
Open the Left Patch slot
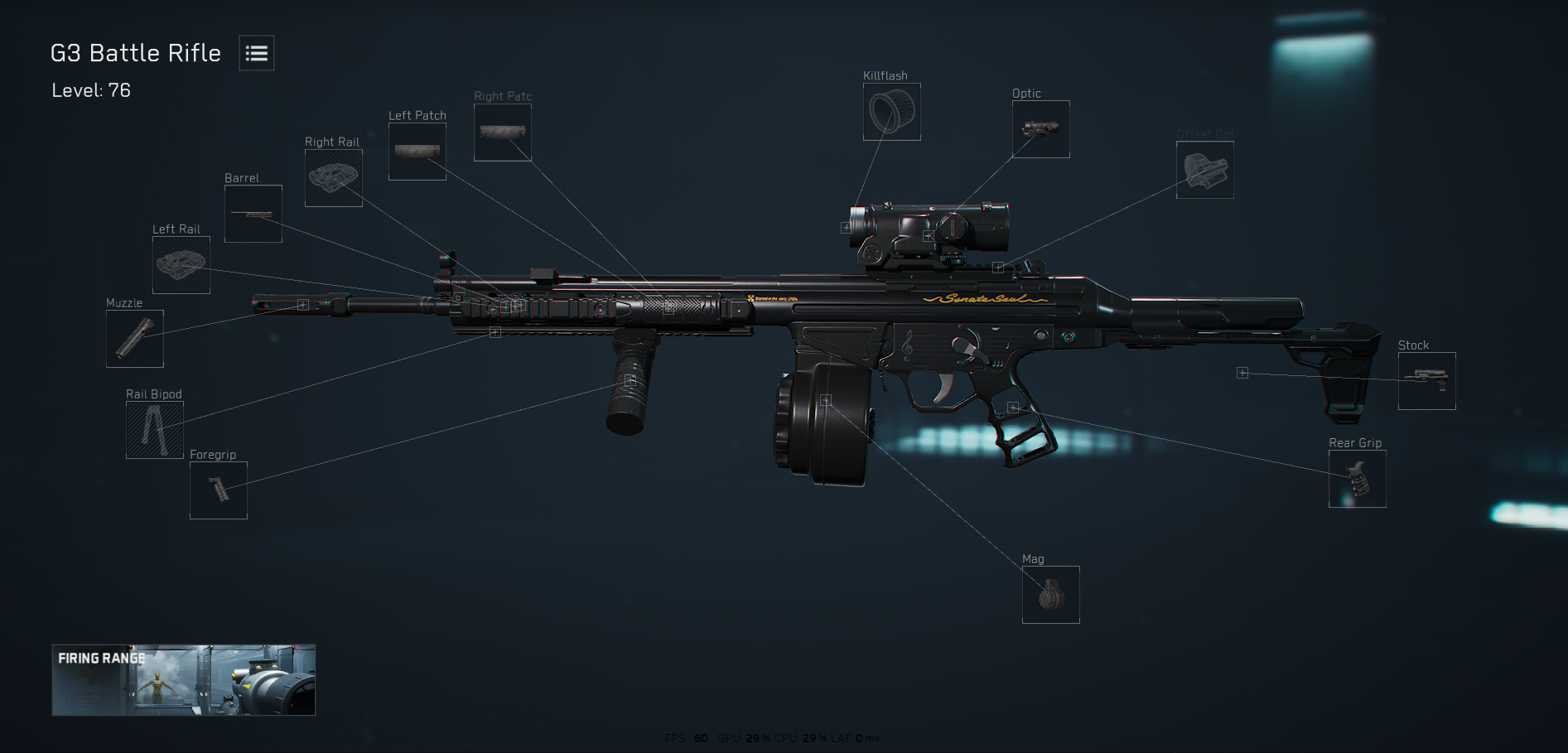(x=417, y=151)
